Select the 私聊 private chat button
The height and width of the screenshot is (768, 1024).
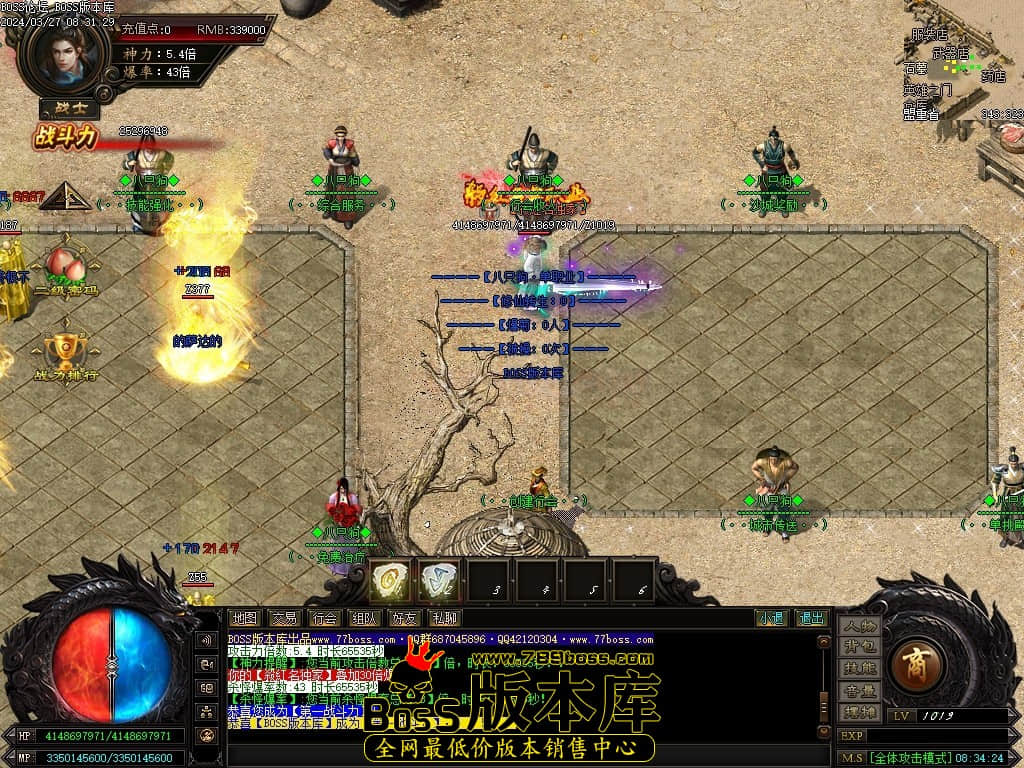tap(444, 618)
